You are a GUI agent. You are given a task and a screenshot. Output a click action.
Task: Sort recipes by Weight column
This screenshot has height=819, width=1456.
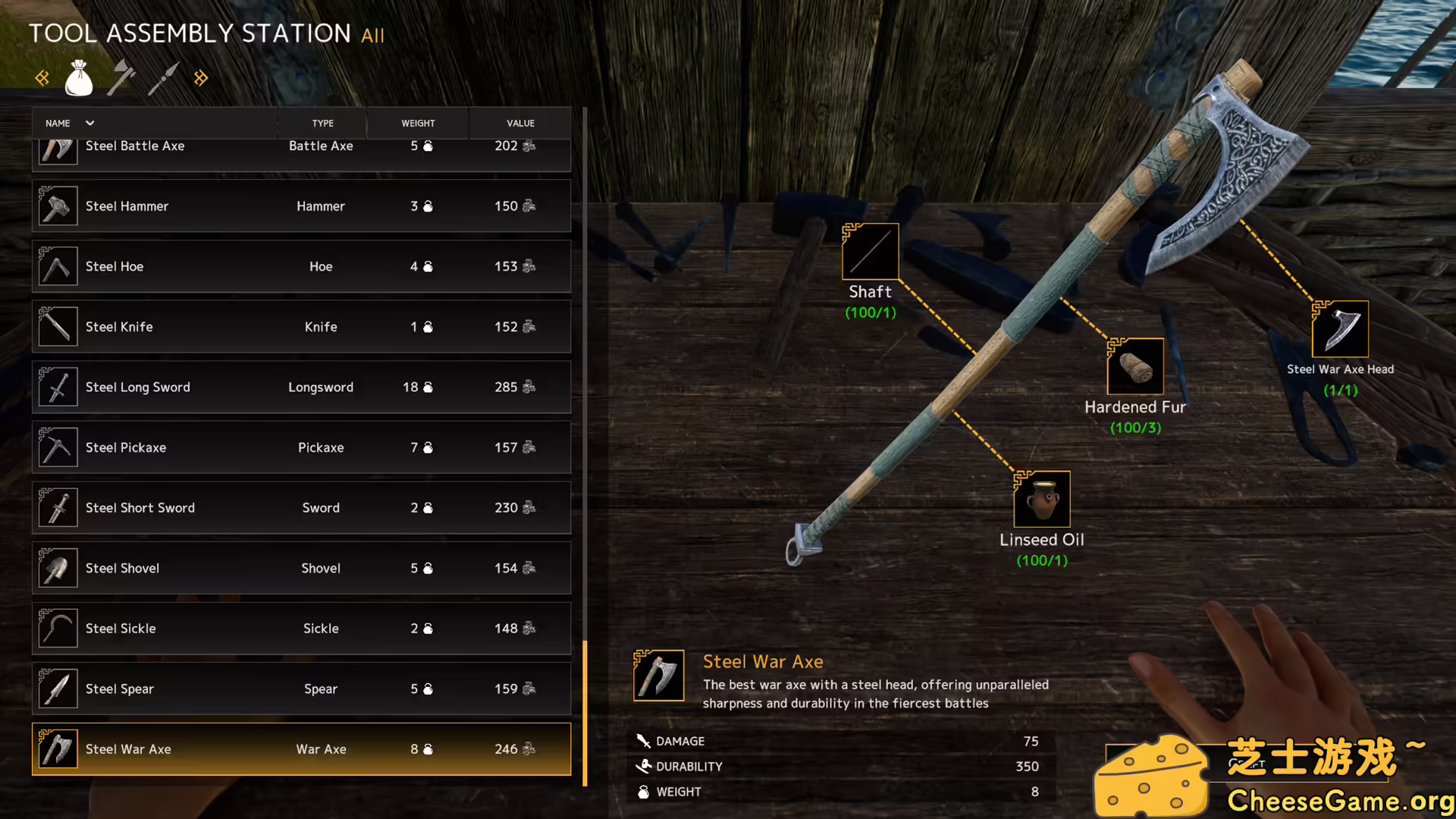pyautogui.click(x=418, y=123)
